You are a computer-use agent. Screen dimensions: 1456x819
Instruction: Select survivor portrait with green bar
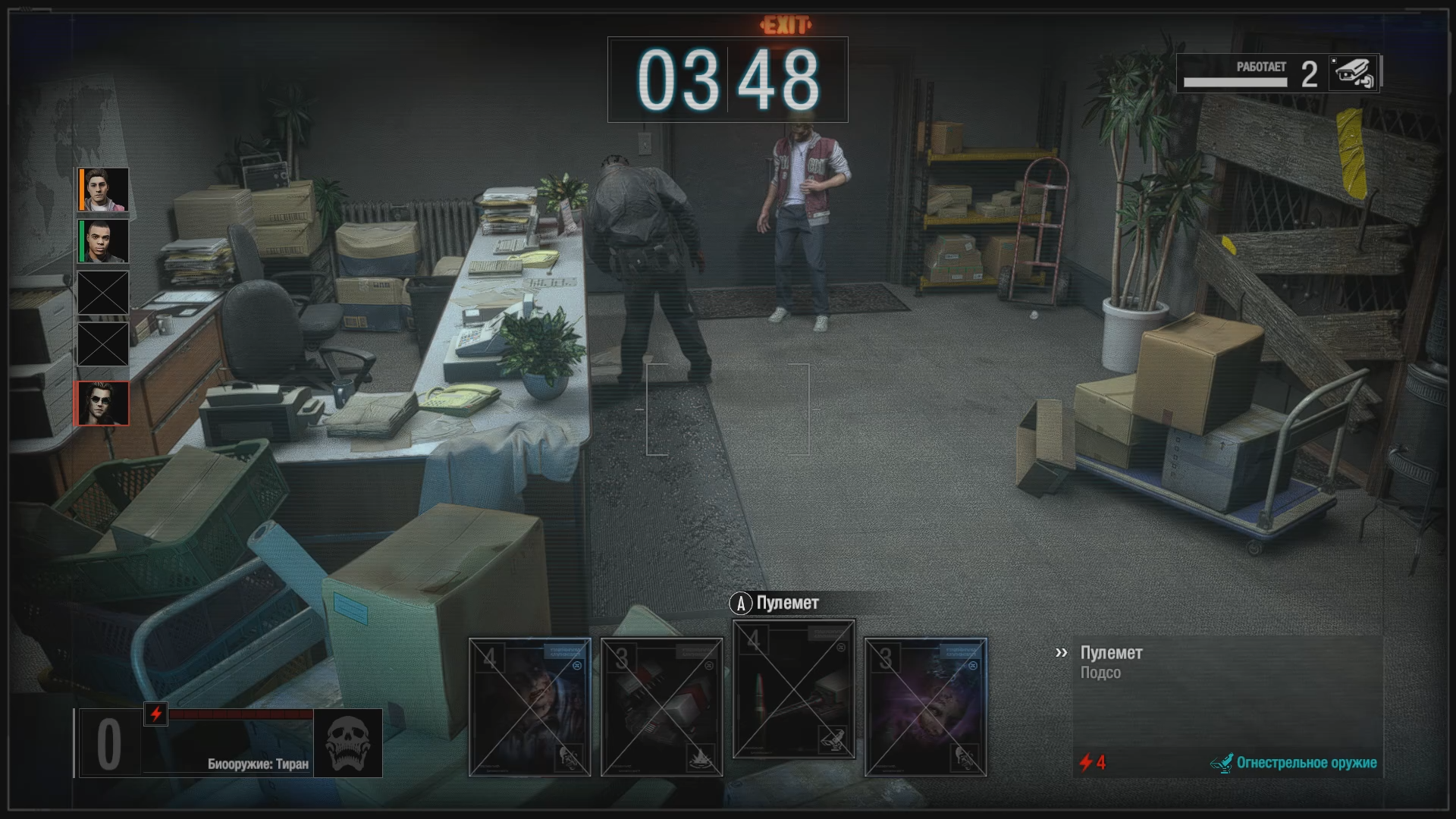click(103, 241)
